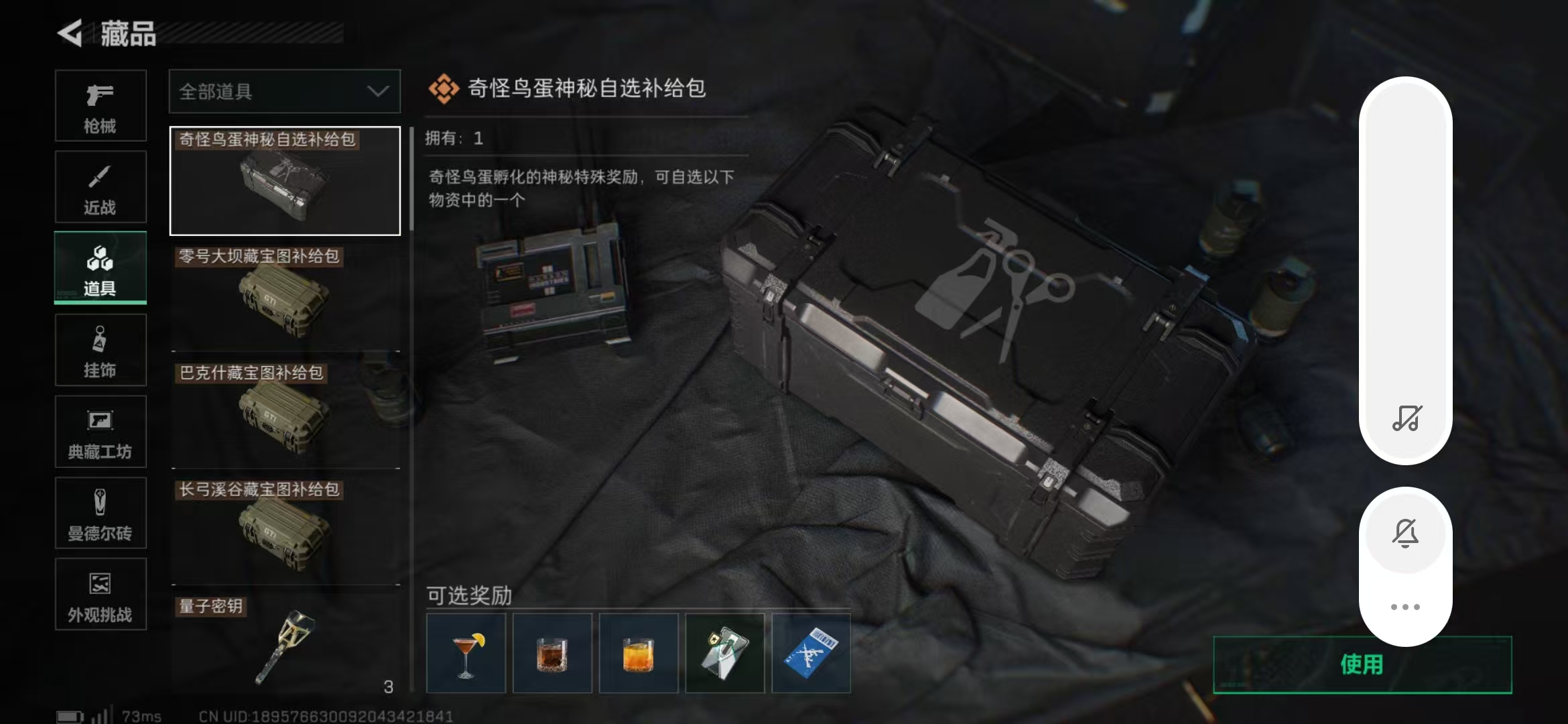Click the 外观挑战 appearance challenge icon
The width and height of the screenshot is (1568, 724).
[x=101, y=594]
